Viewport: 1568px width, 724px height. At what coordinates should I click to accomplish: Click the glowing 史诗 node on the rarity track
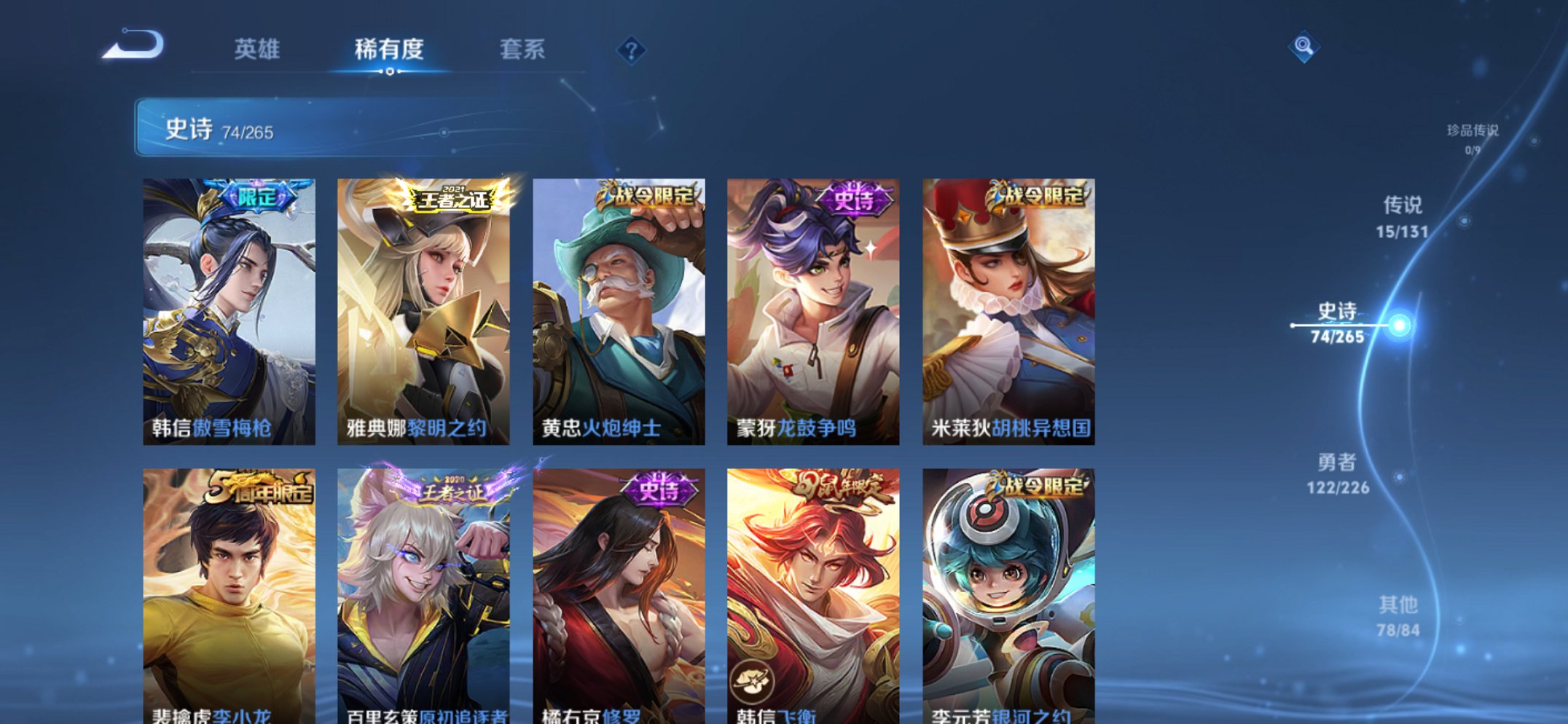pyautogui.click(x=1401, y=323)
